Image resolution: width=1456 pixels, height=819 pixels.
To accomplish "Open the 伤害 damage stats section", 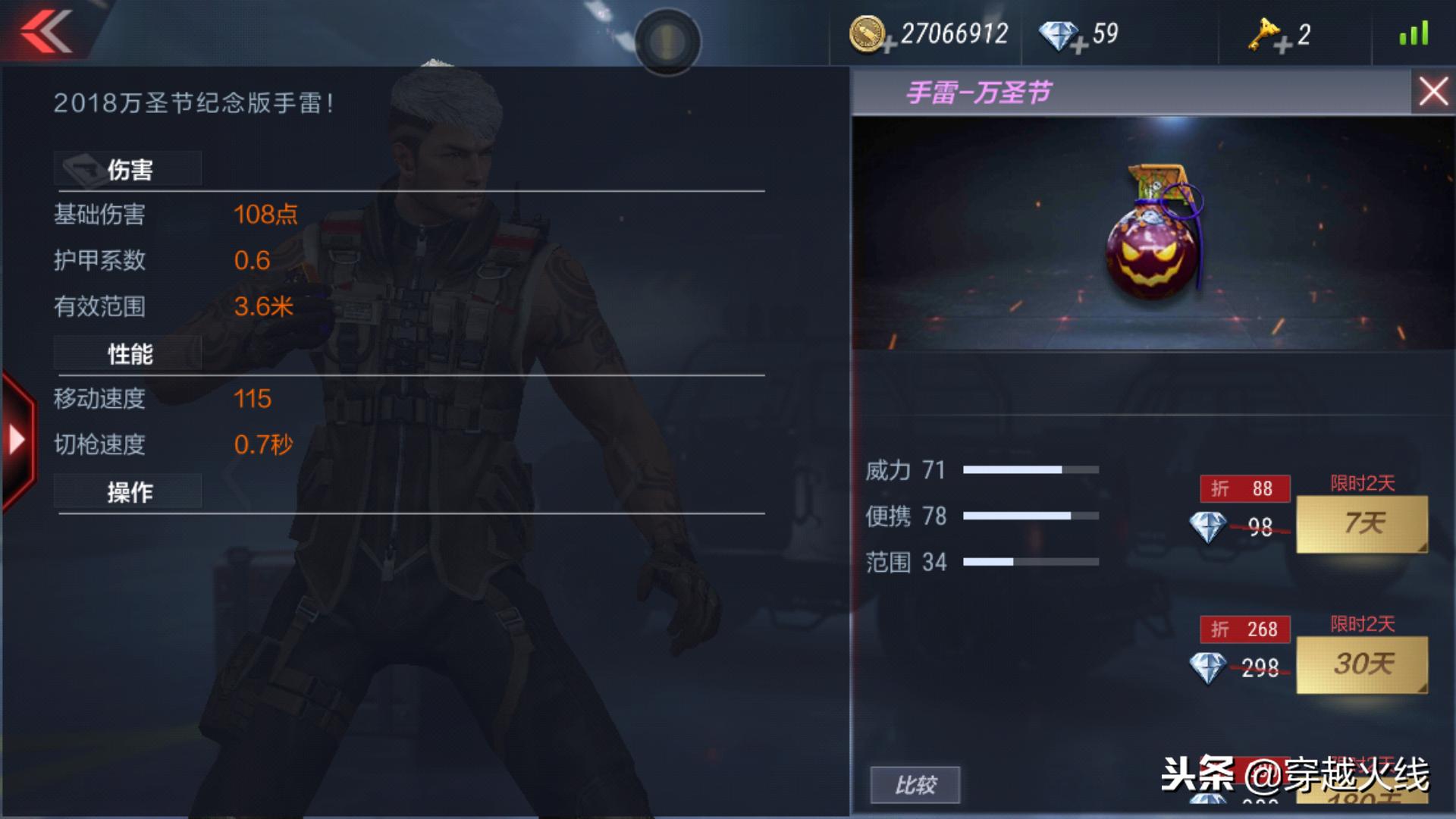I will [x=127, y=168].
